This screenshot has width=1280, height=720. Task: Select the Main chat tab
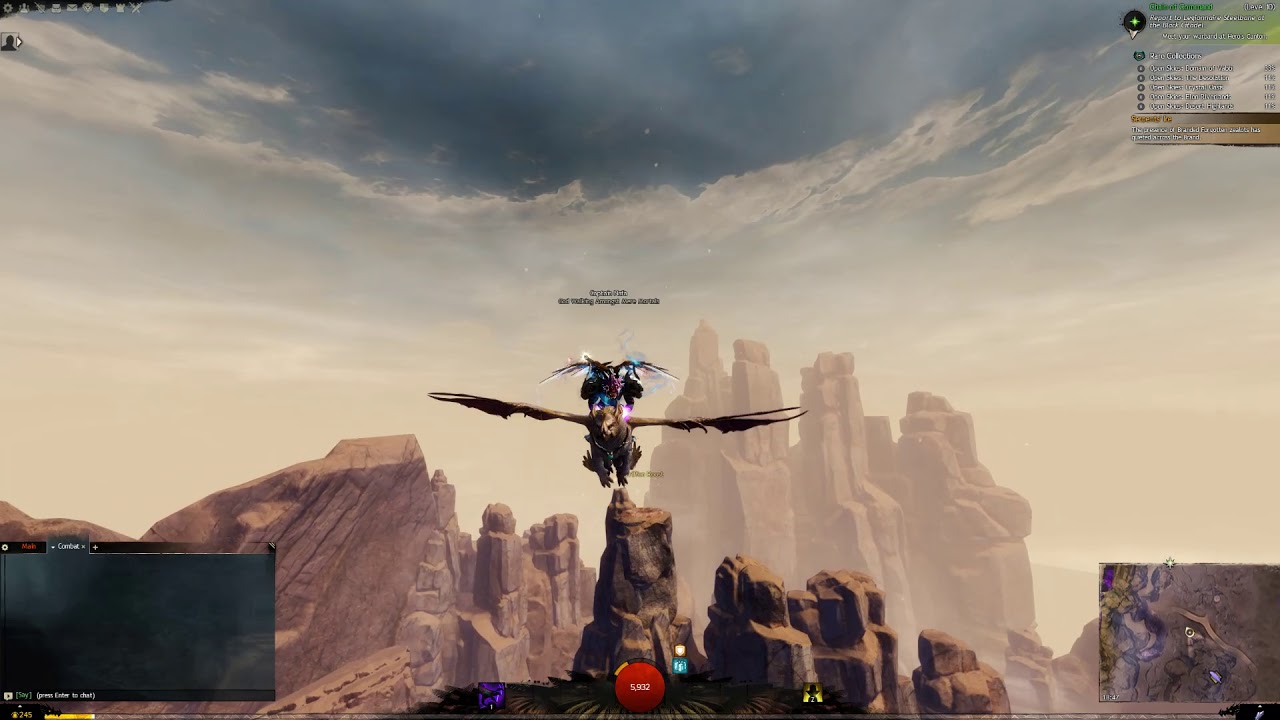(x=27, y=547)
